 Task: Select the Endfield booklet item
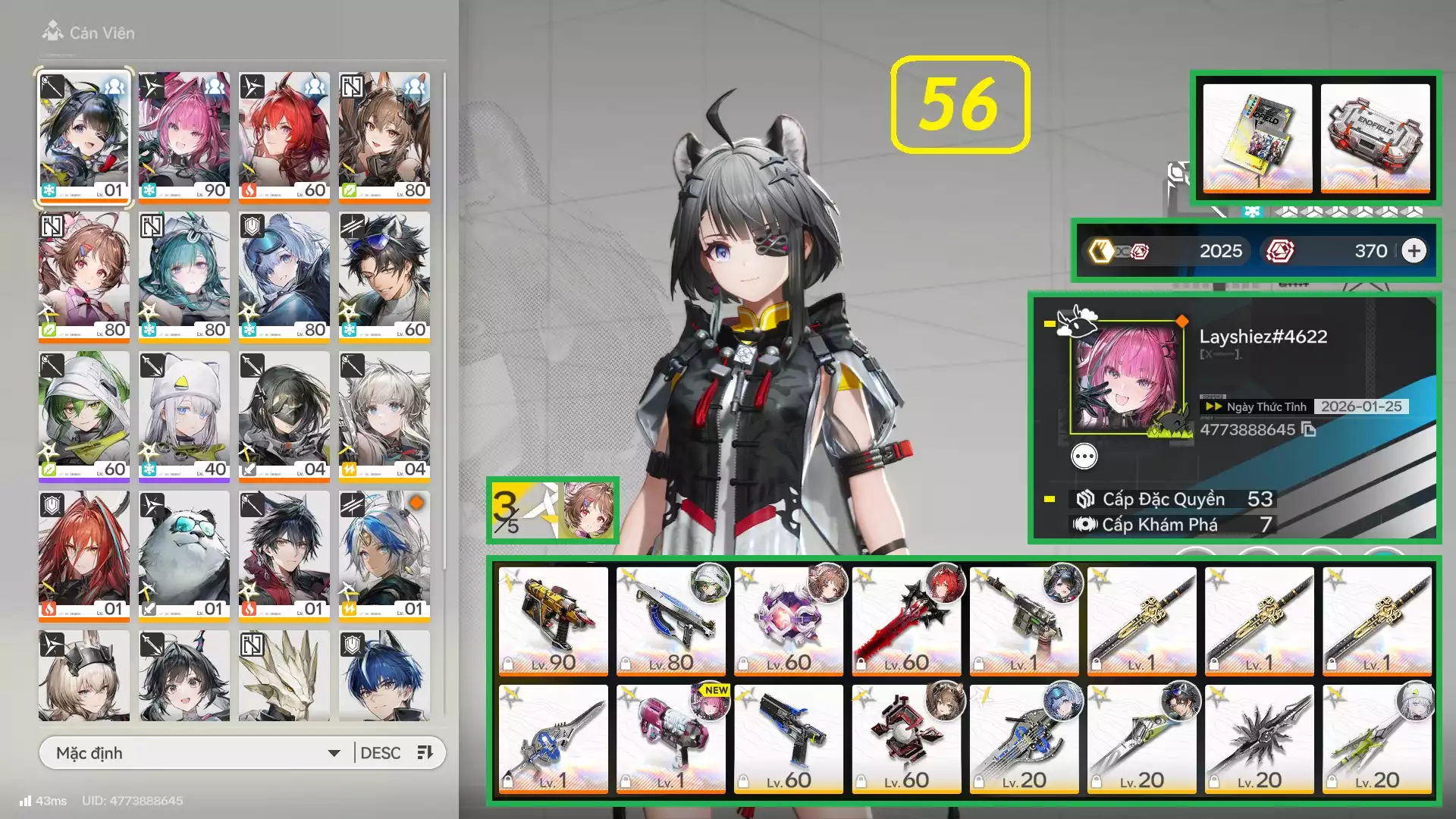[x=1257, y=137]
